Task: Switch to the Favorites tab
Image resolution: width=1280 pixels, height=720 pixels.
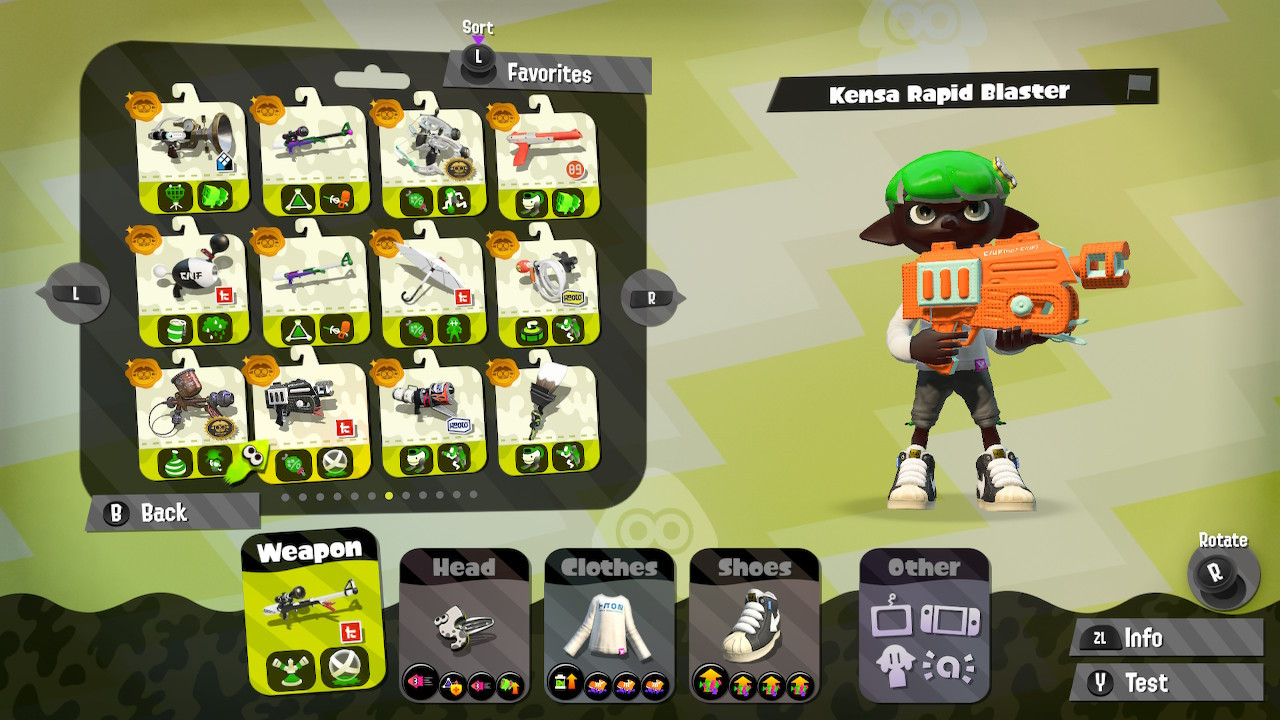Action: coord(549,74)
